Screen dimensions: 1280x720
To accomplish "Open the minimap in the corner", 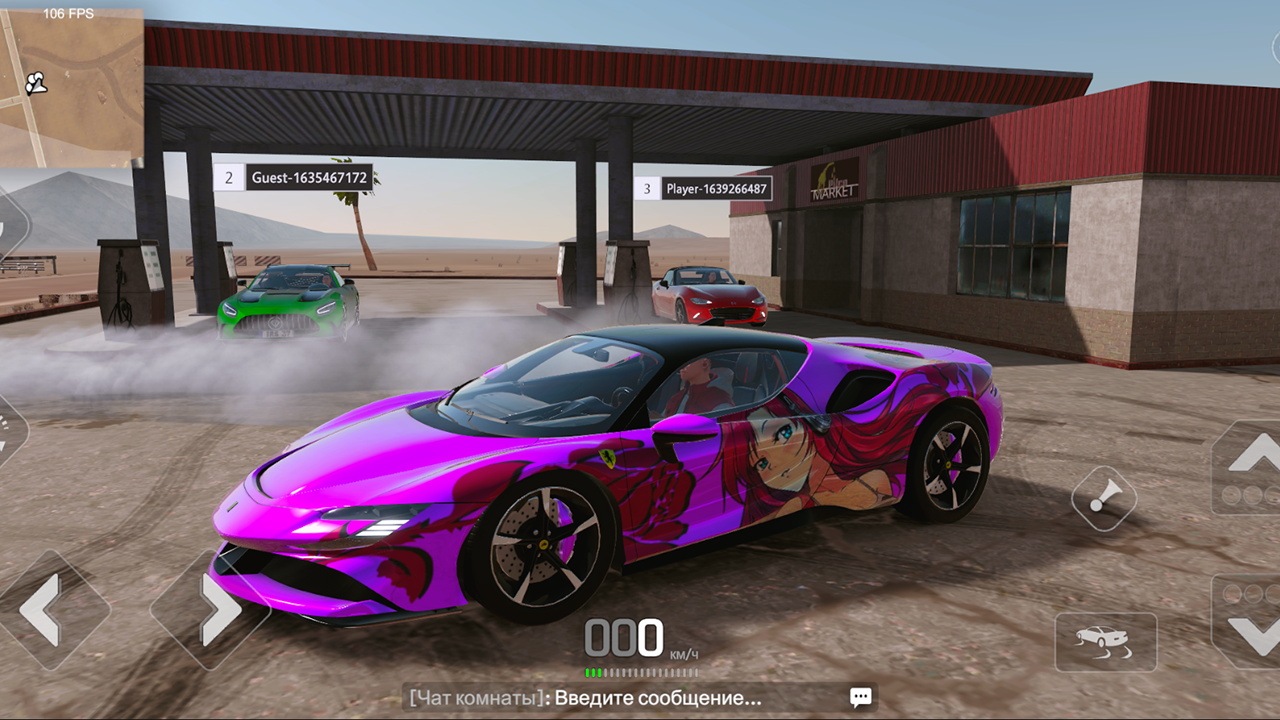I will coord(71,86).
